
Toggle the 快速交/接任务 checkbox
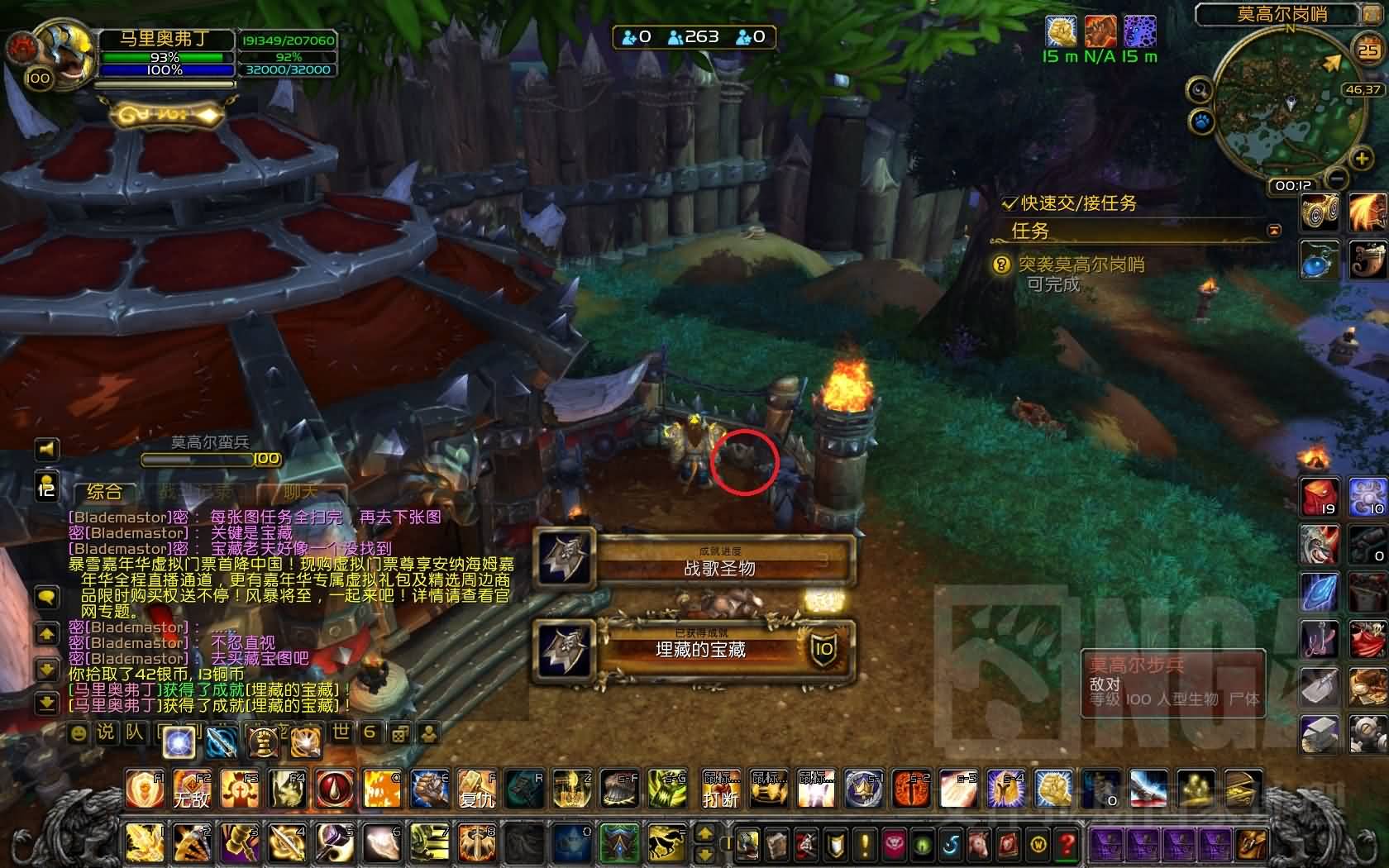click(x=1010, y=203)
